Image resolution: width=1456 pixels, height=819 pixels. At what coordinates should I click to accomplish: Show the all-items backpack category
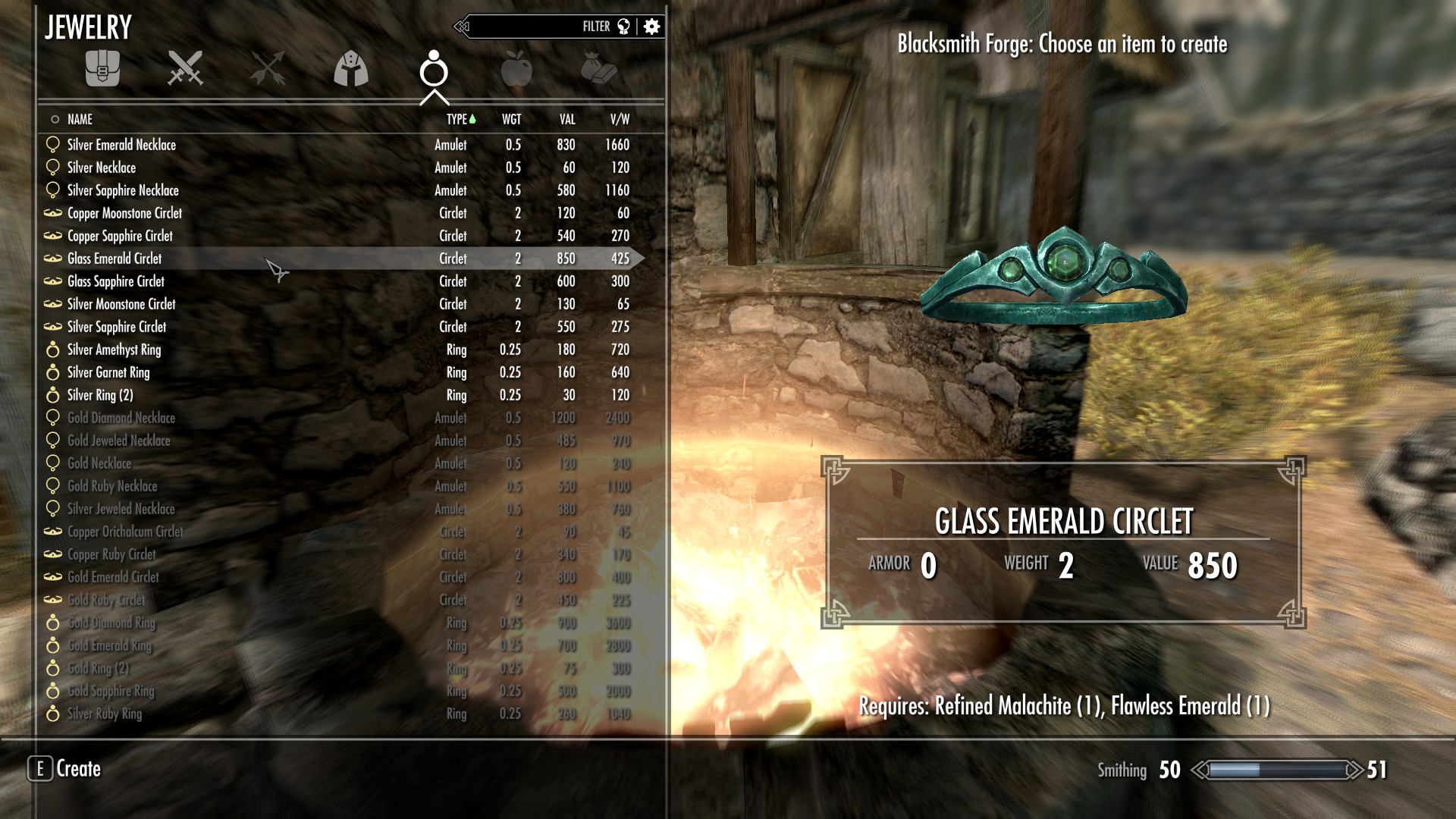(102, 68)
